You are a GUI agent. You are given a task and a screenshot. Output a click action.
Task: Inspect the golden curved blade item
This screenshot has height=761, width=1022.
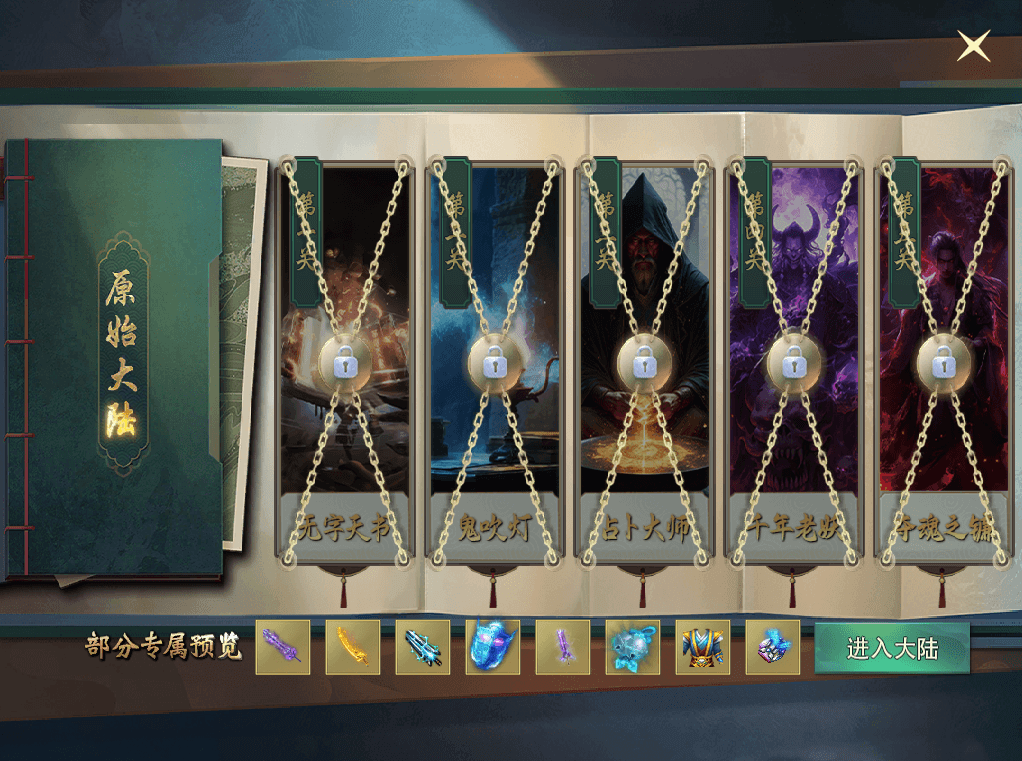click(x=353, y=648)
